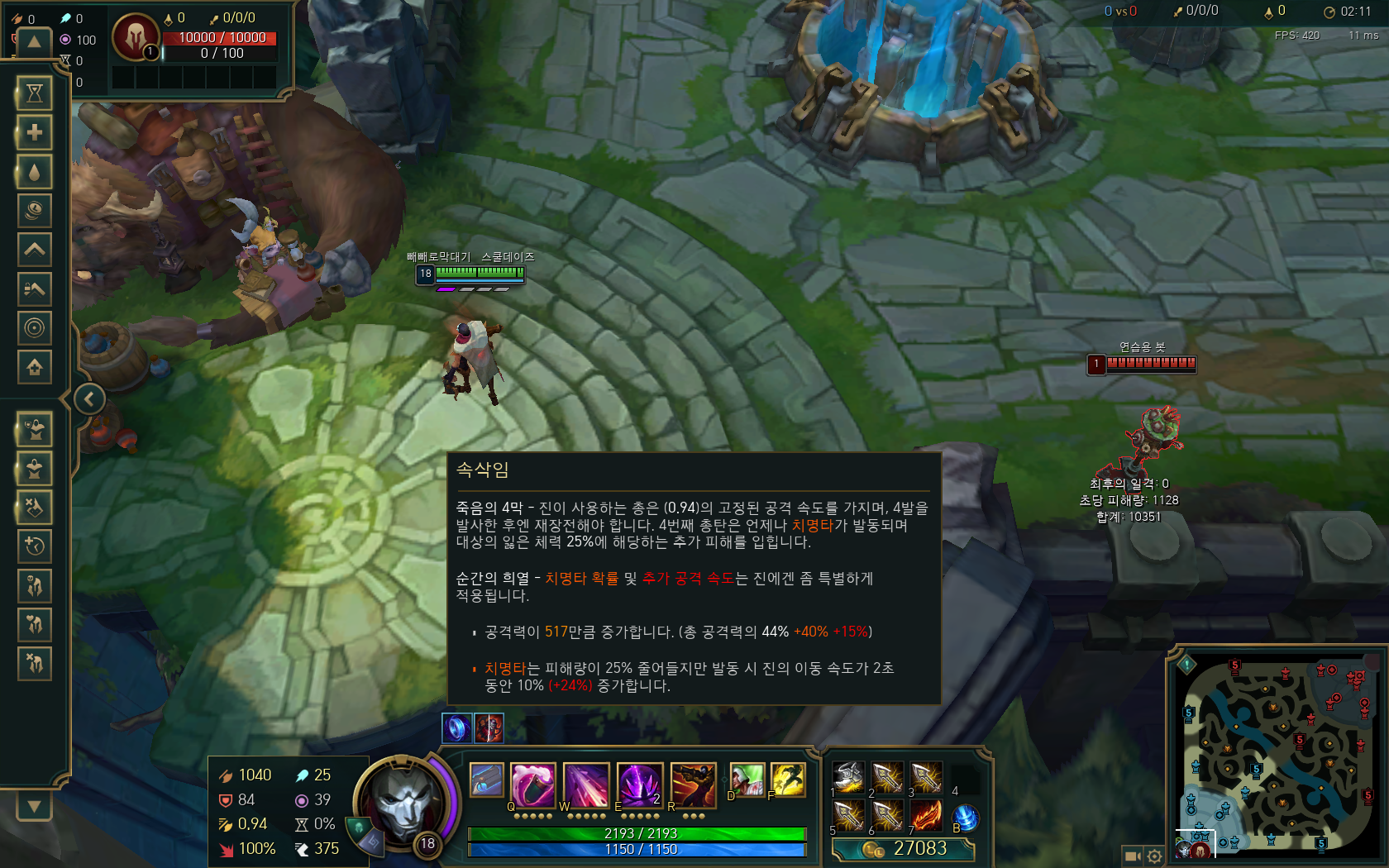Toggle the stats panel with the up arrow
Viewport: 1389px width, 868px height.
coord(33,41)
